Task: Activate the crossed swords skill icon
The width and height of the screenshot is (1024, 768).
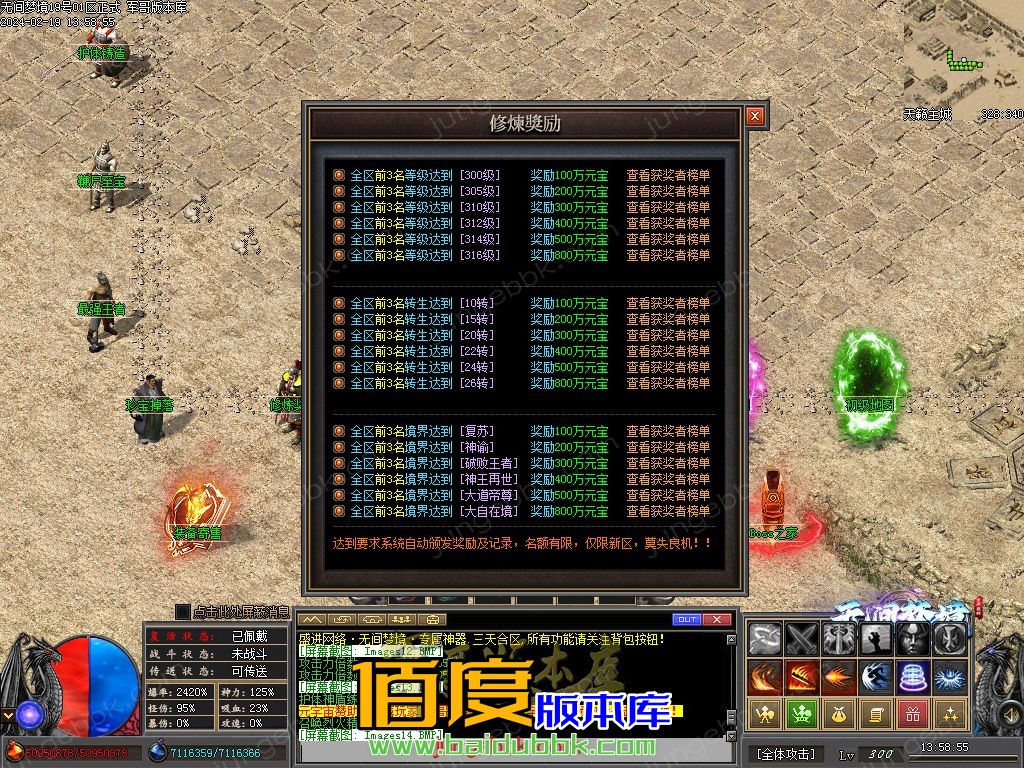Action: point(802,639)
